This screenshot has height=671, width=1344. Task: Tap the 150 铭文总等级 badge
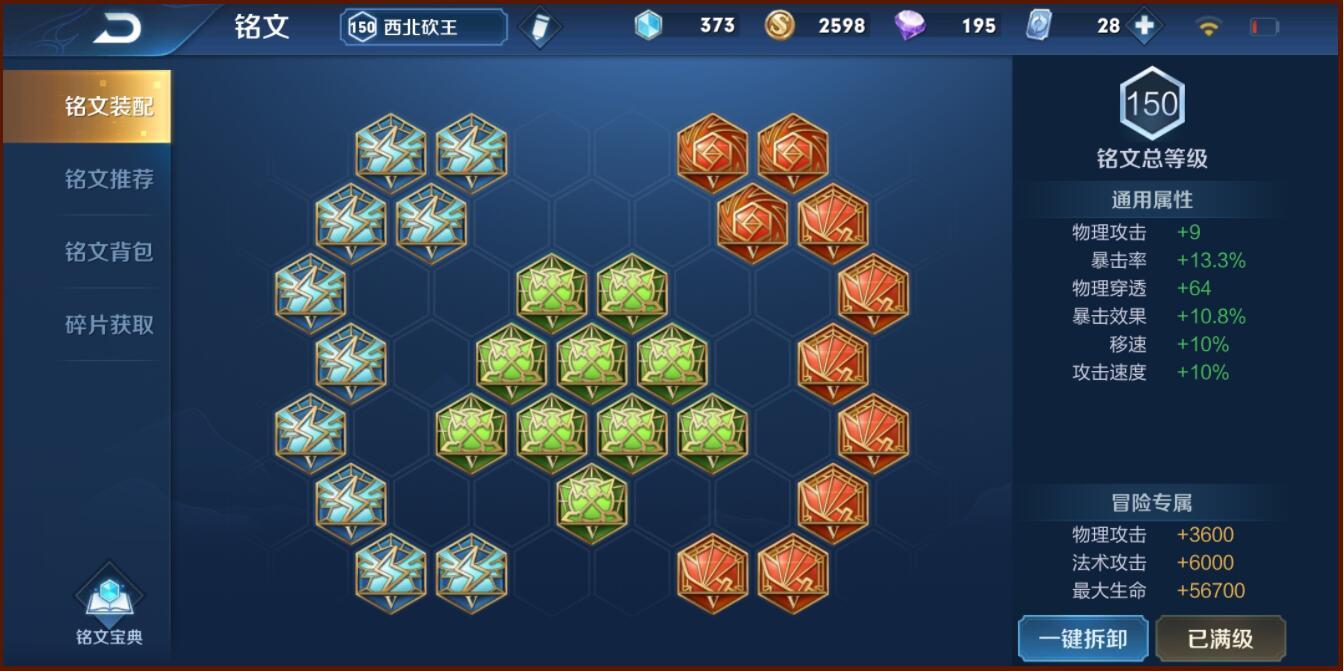click(x=1152, y=104)
